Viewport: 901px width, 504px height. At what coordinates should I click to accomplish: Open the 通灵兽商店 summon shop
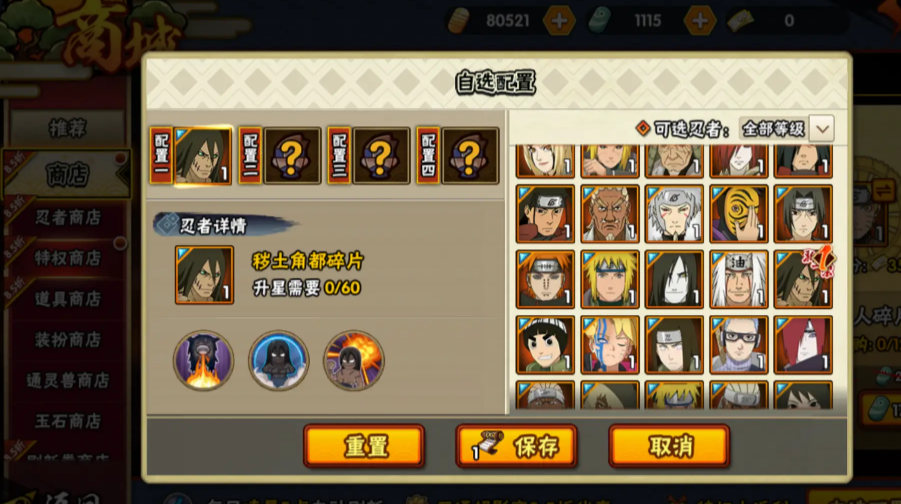68,380
